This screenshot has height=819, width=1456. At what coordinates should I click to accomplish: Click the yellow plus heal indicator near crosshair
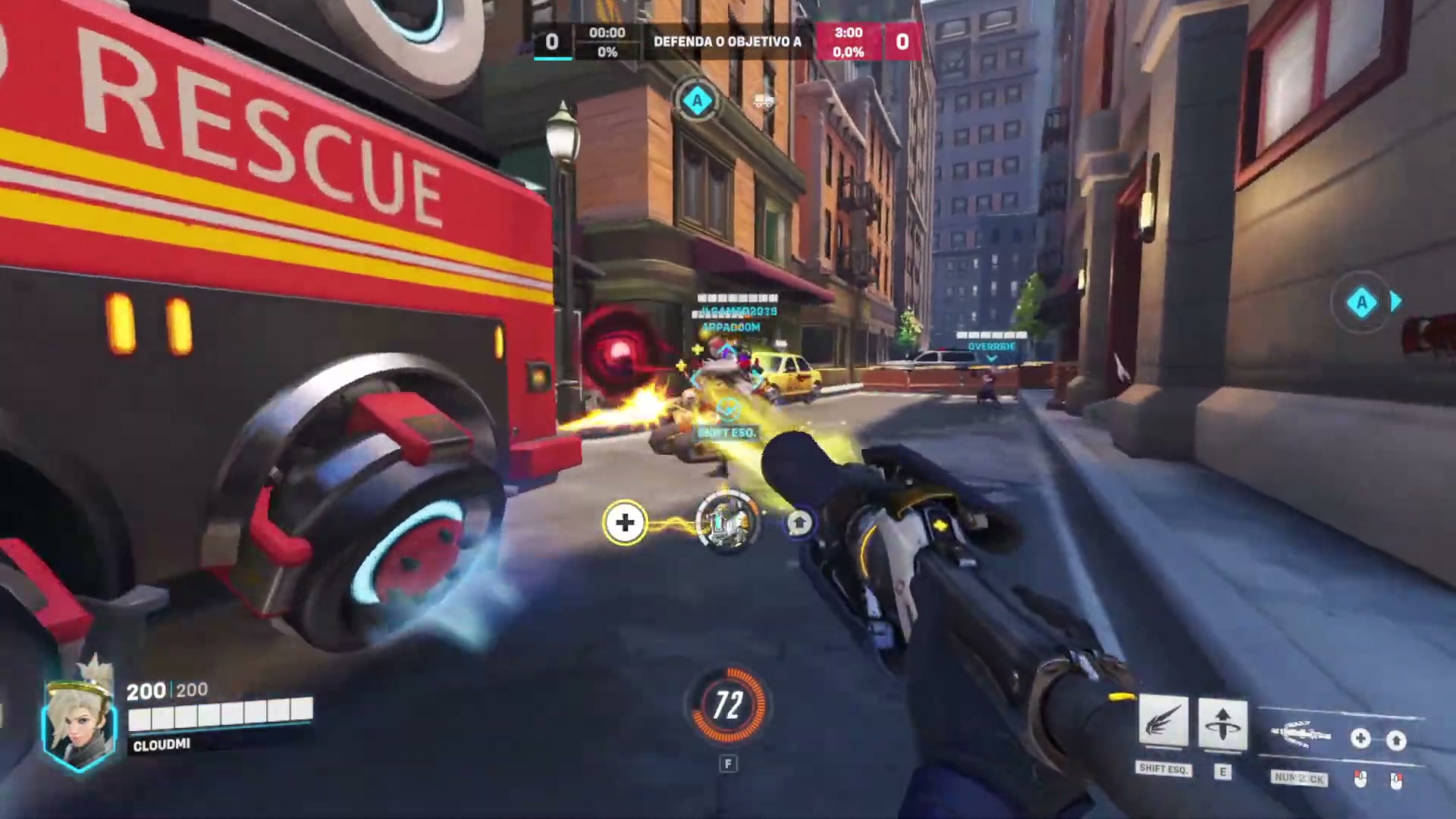[x=625, y=523]
